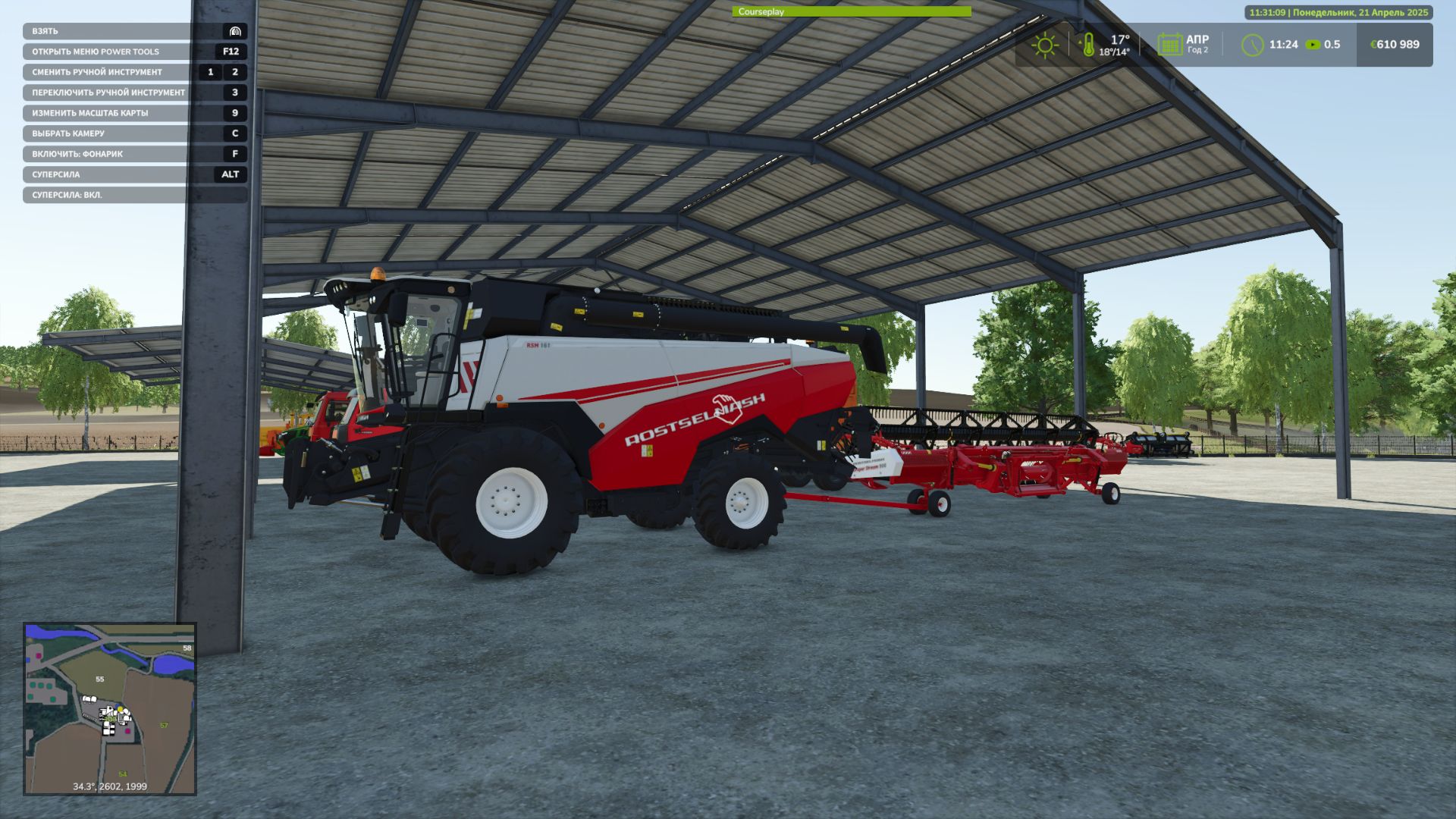This screenshot has height=819, width=1456.
Task: Click the АПР calendar icon
Action: [1169, 45]
